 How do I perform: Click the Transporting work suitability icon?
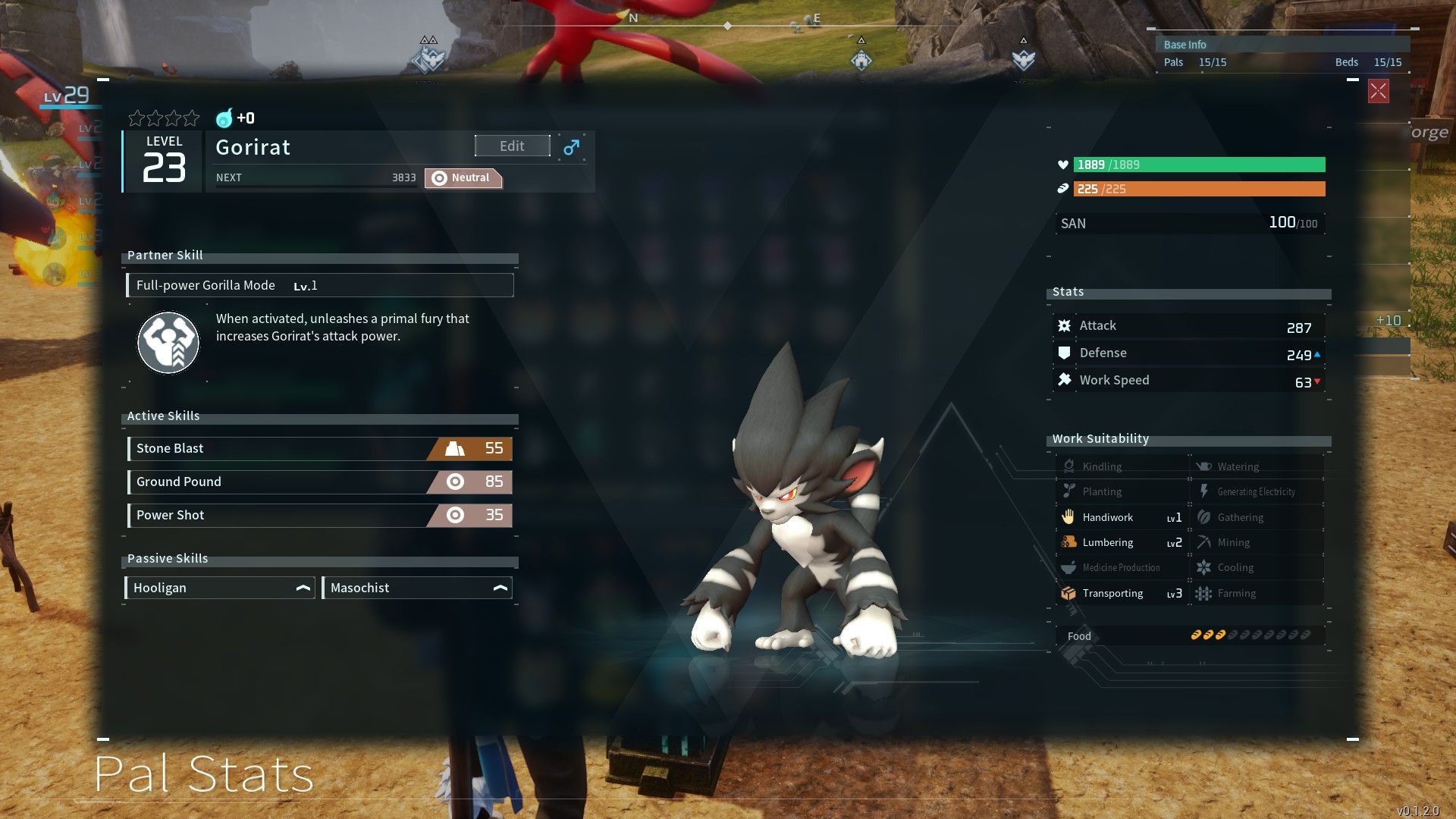click(1070, 593)
